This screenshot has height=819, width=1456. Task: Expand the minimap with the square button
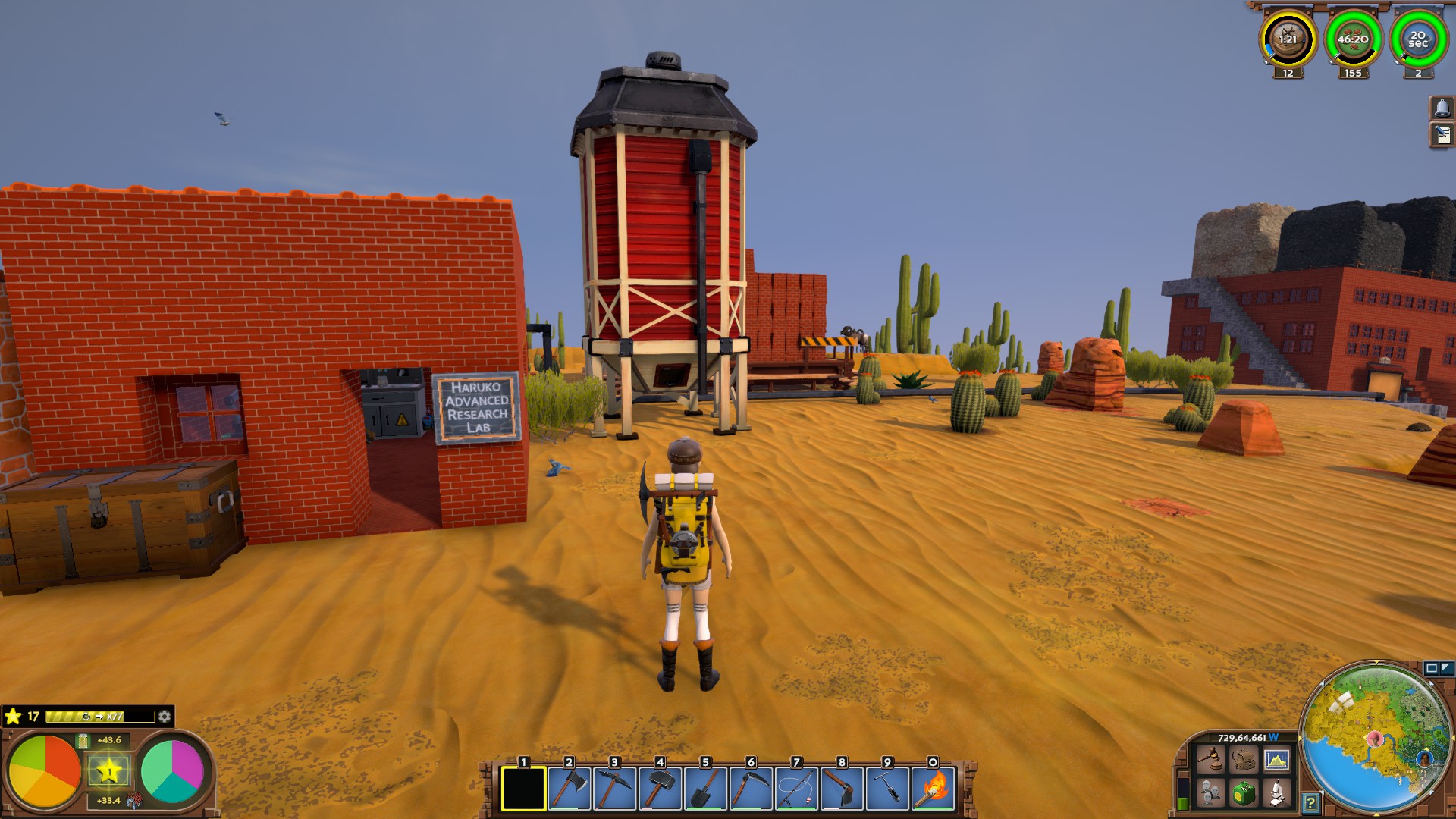1431,668
